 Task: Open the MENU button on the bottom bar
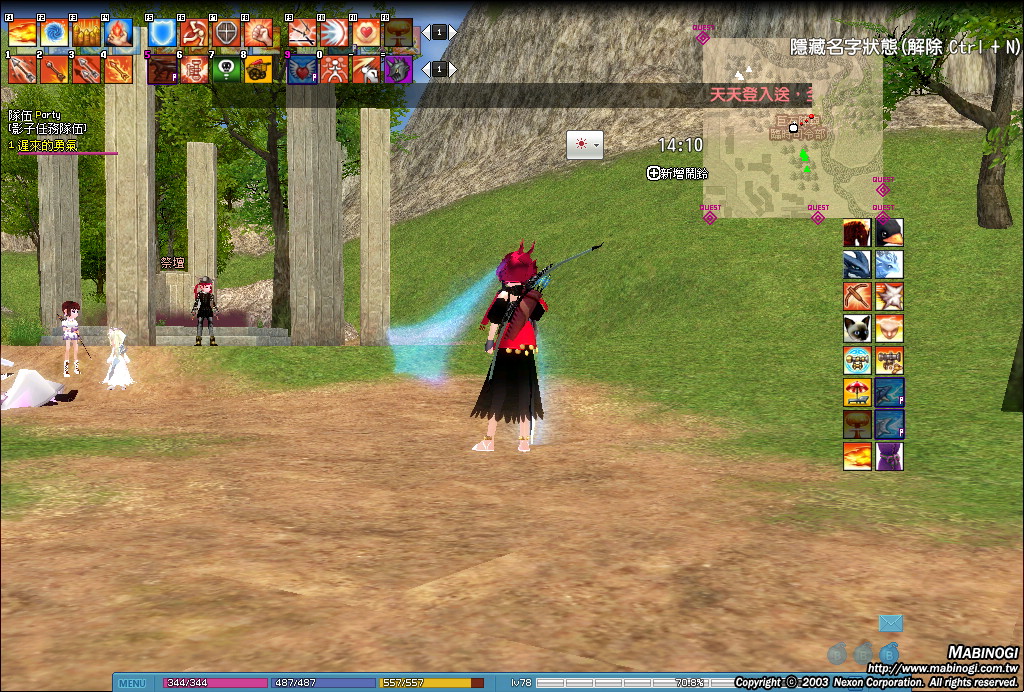point(132,684)
